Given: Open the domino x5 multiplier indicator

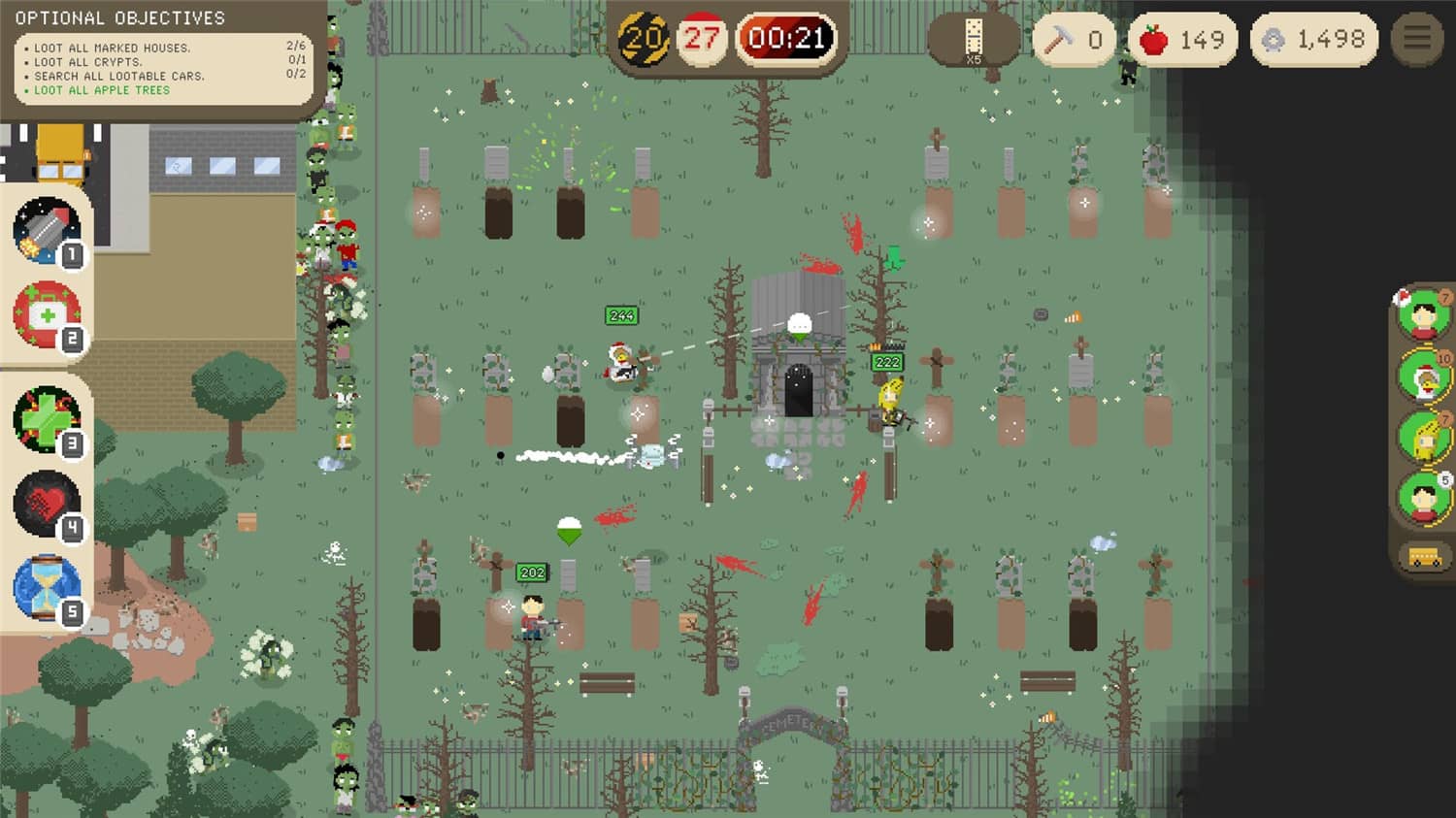Looking at the screenshot, I should 974,39.
